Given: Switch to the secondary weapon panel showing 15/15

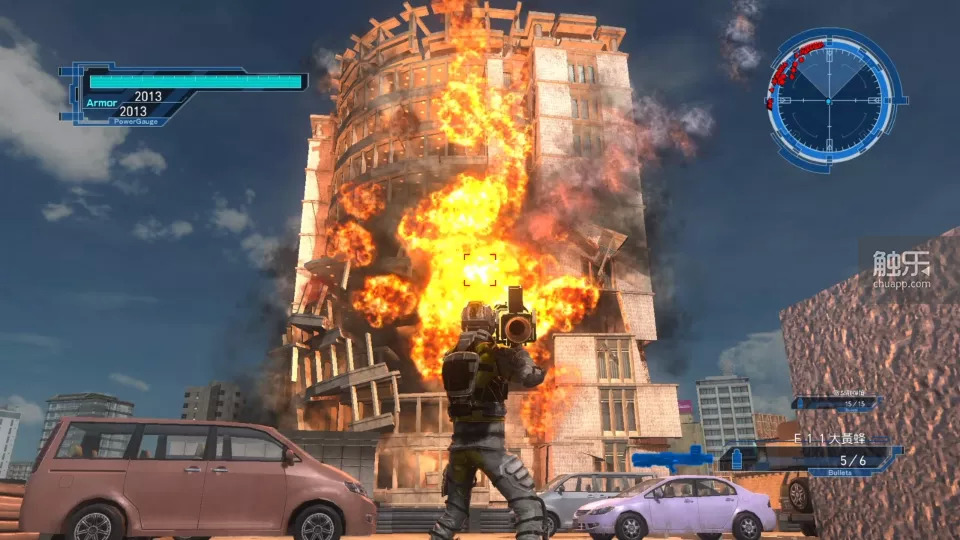Looking at the screenshot, I should (836, 403).
